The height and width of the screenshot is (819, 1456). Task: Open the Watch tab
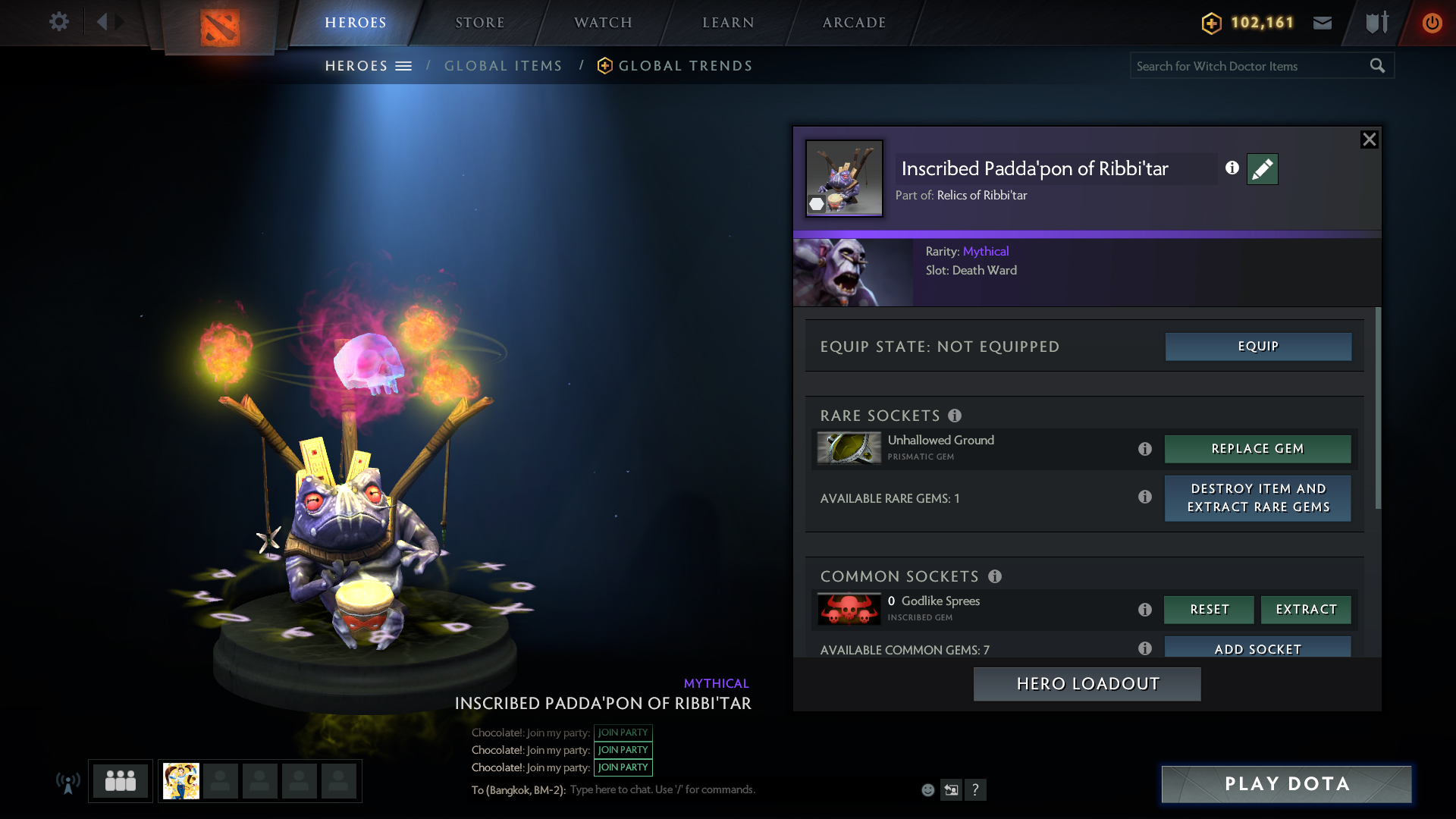pos(603,23)
